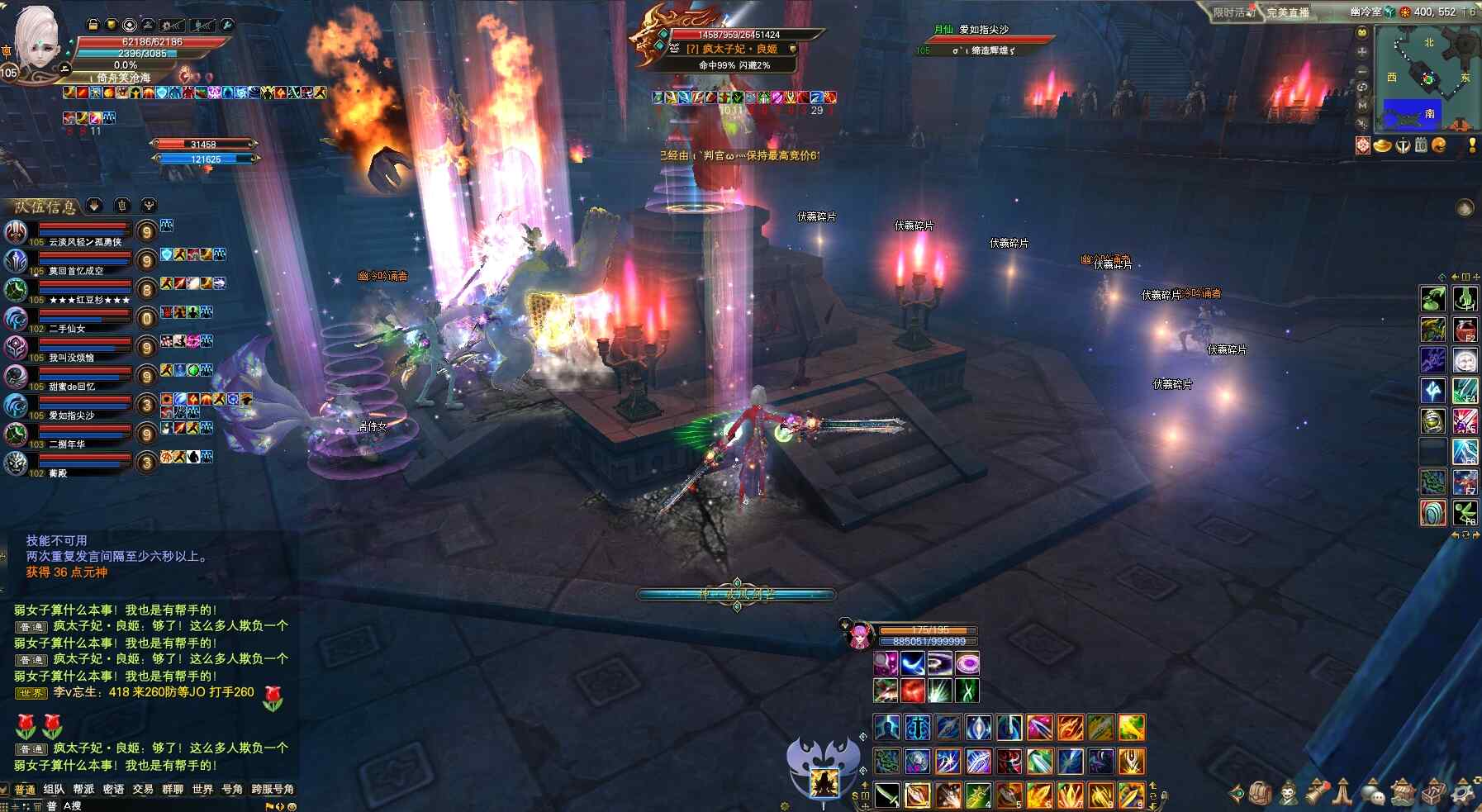Zoom out the minimap with minus button

tap(1362, 70)
